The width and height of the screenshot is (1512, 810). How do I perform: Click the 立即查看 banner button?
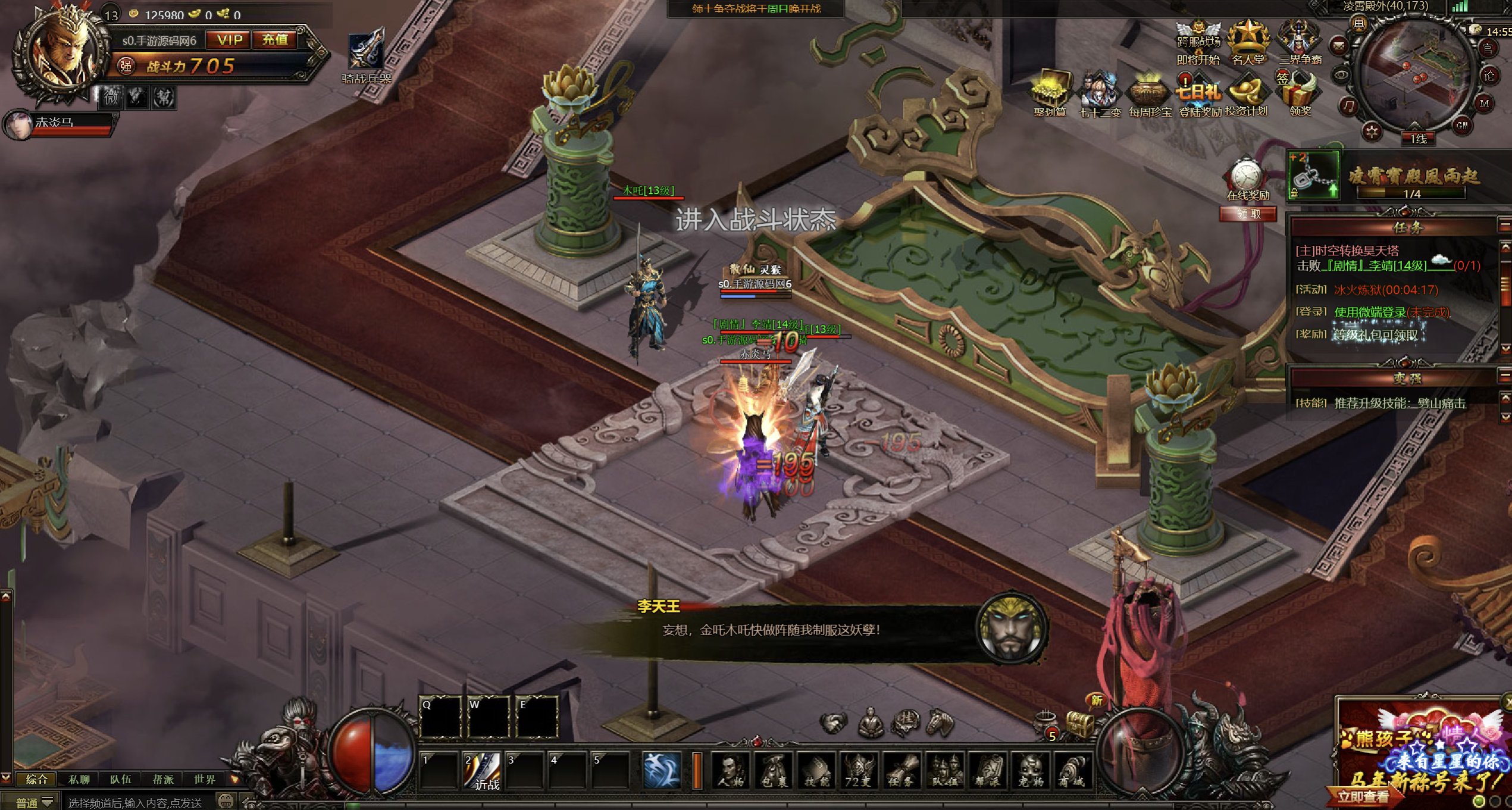pos(1363,796)
